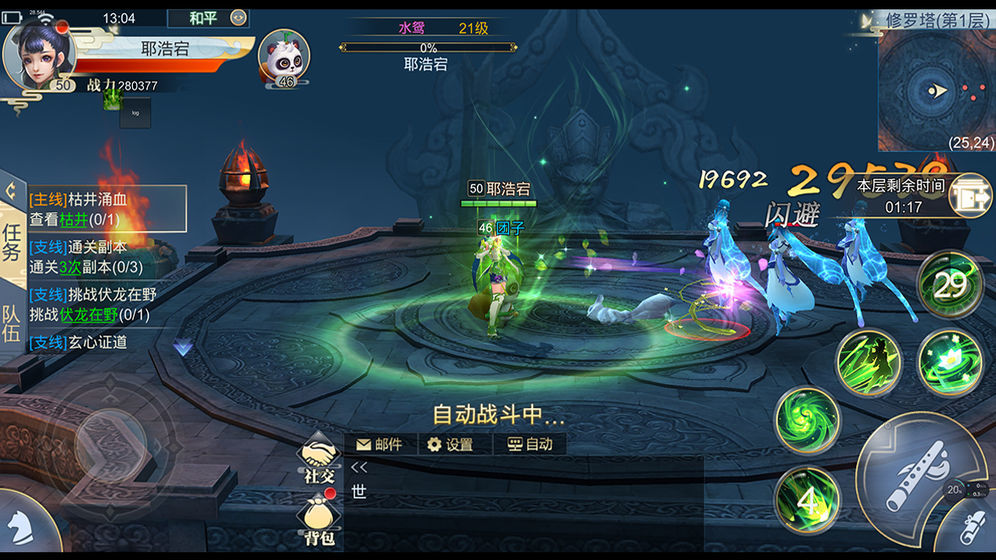Switch to the 任务 quest tab
This screenshot has width=996, height=560.
[12, 242]
